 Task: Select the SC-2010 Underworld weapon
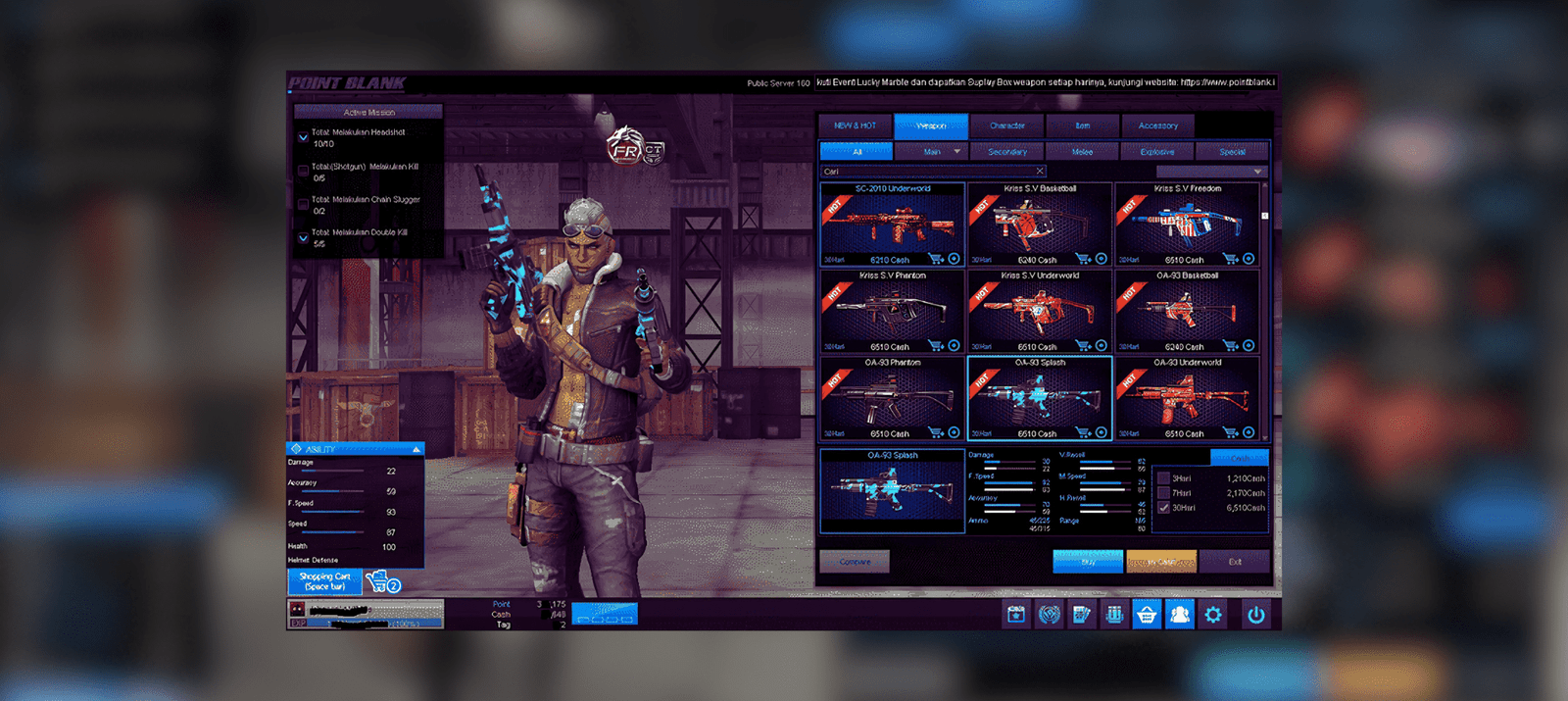pos(892,225)
